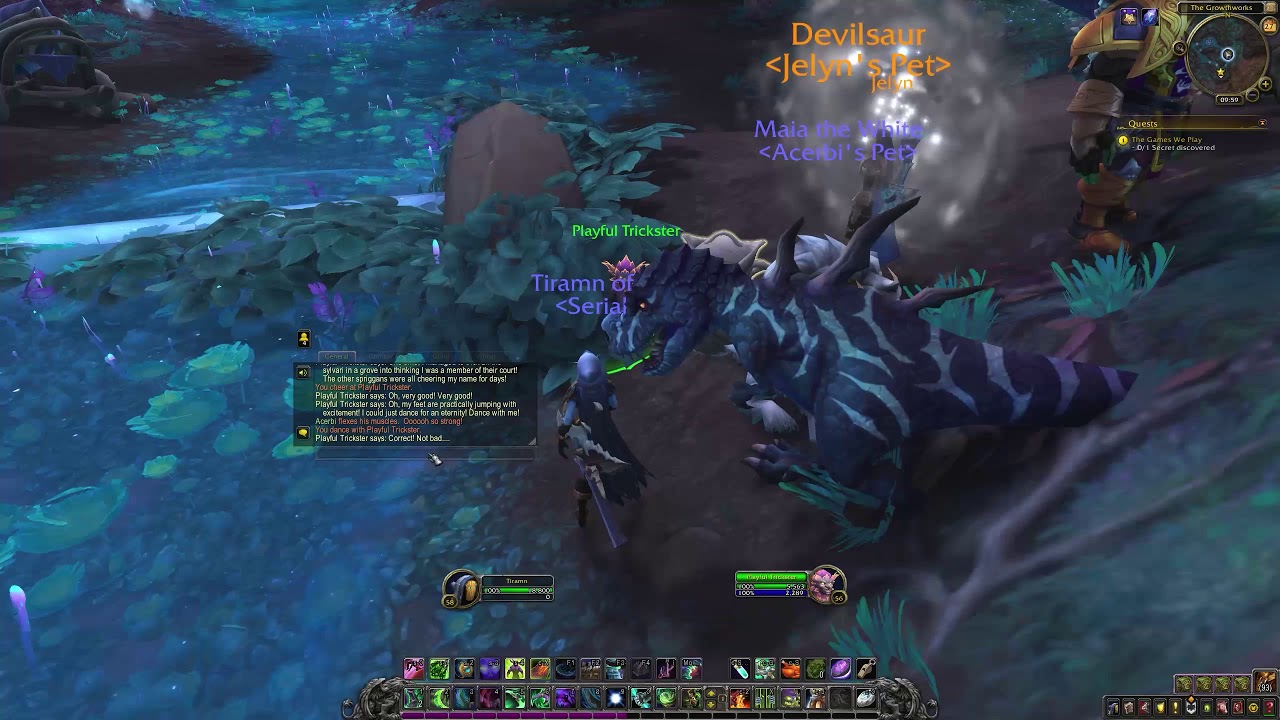
Task: Open the Collections panel icon
Action: pyautogui.click(x=1223, y=706)
